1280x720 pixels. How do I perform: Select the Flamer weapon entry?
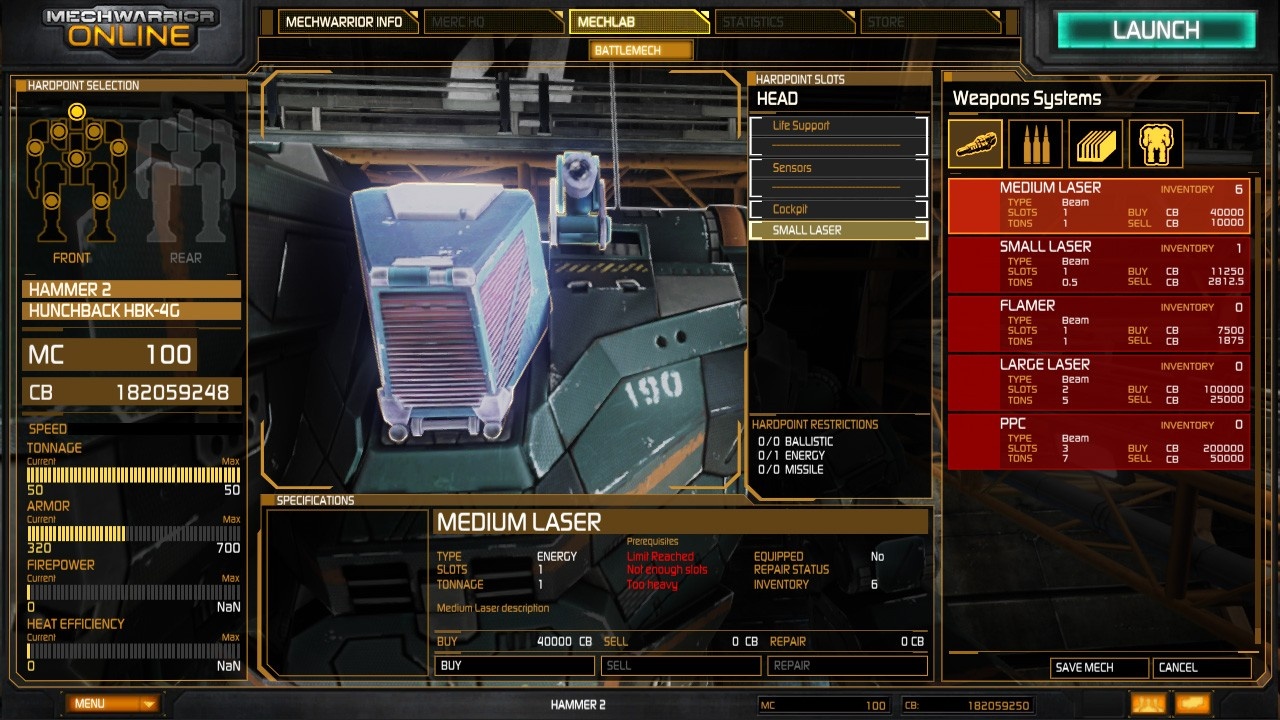(x=1098, y=323)
